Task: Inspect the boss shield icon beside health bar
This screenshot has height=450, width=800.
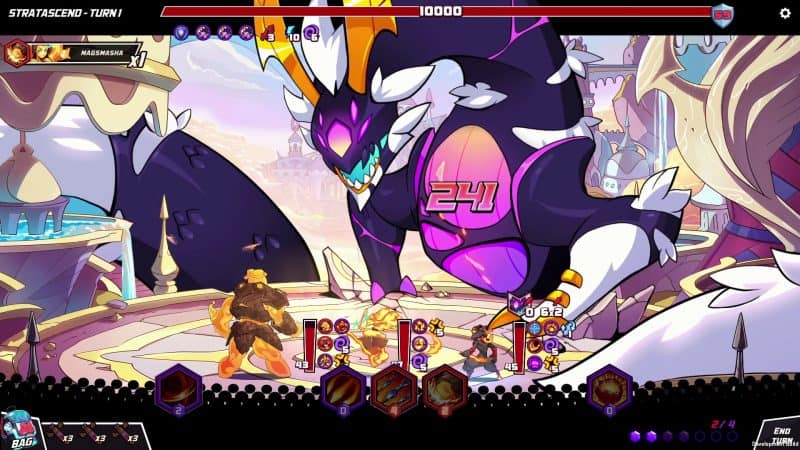Action: tap(722, 13)
